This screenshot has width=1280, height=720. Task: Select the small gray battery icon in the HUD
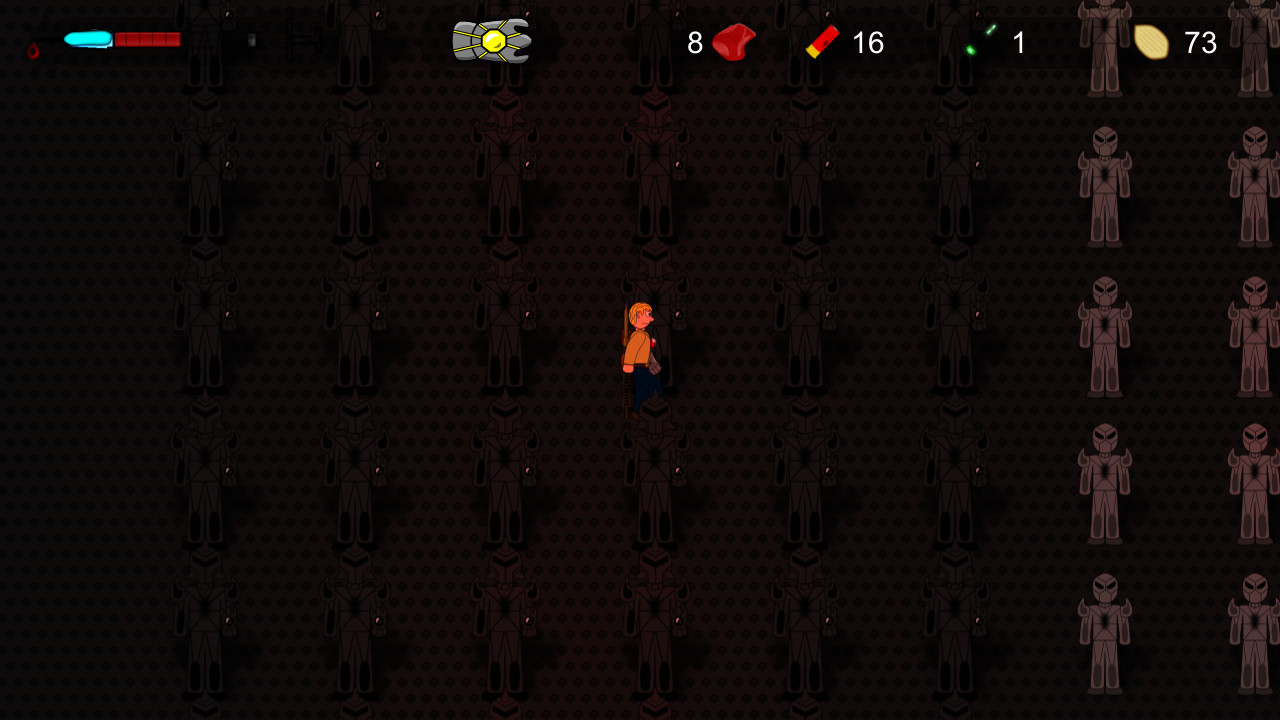pos(250,40)
